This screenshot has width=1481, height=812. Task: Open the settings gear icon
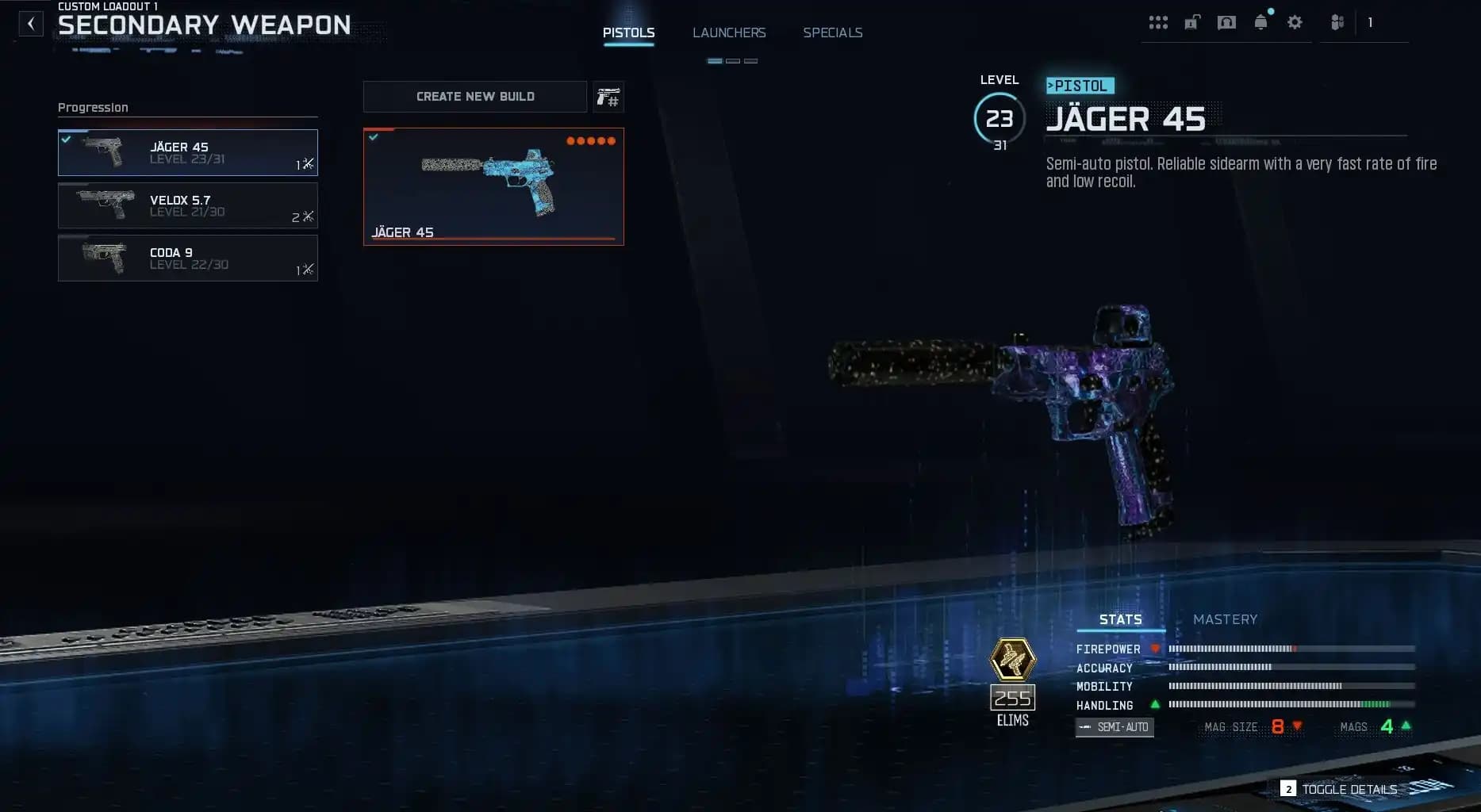(1295, 22)
